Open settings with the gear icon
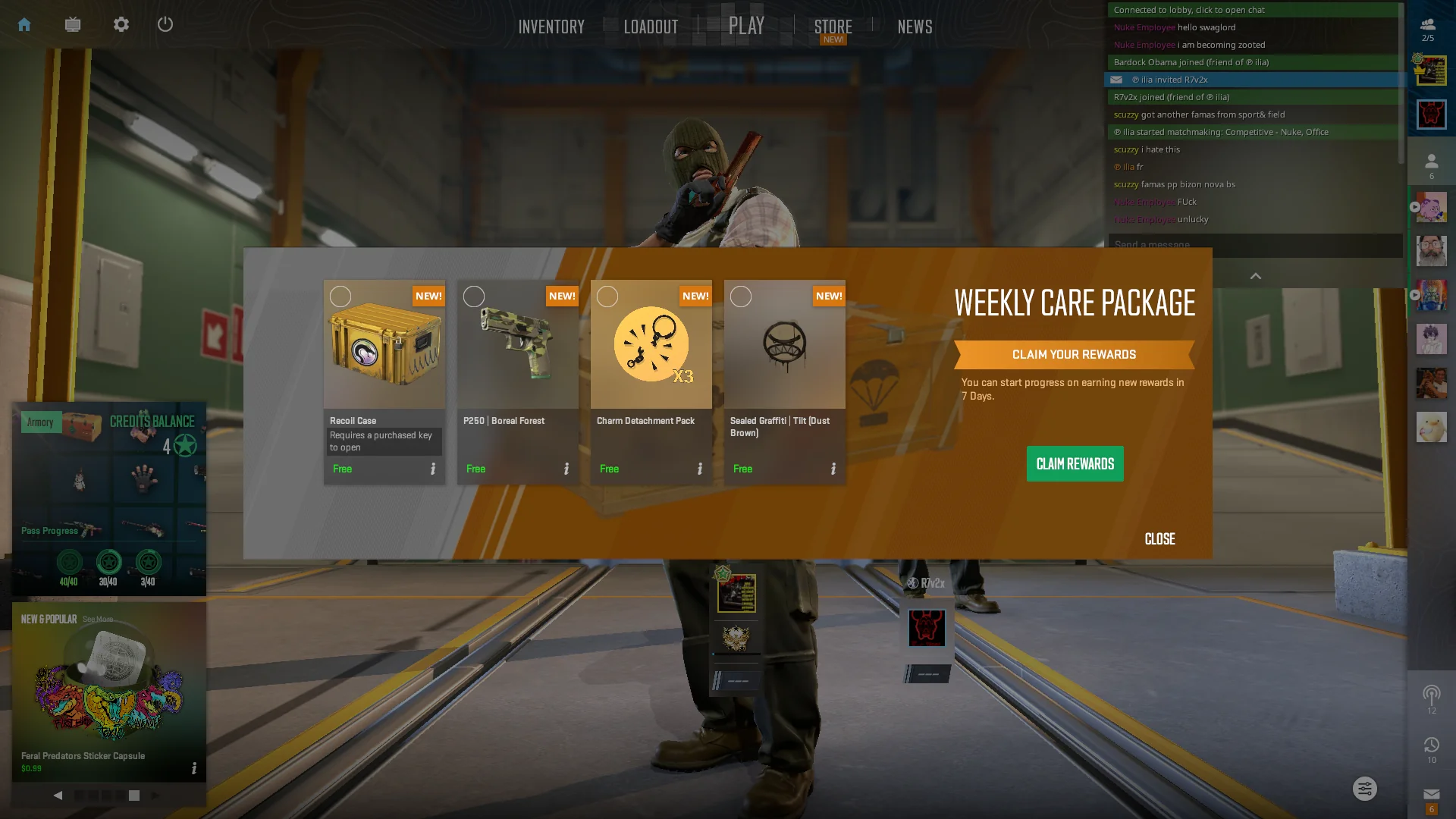Viewport: 1456px width, 819px height. tap(121, 24)
